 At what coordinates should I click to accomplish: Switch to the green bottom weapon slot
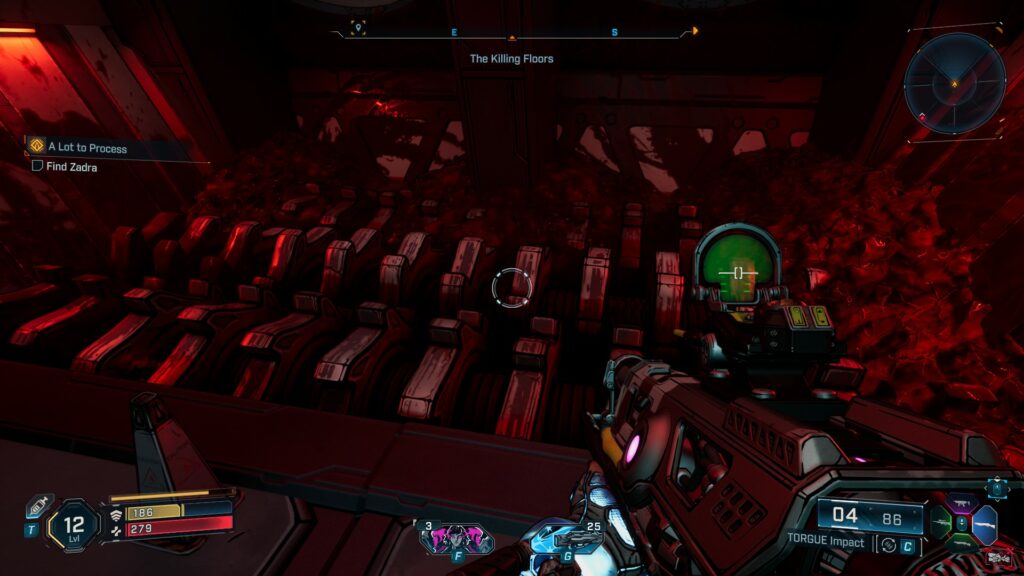962,541
